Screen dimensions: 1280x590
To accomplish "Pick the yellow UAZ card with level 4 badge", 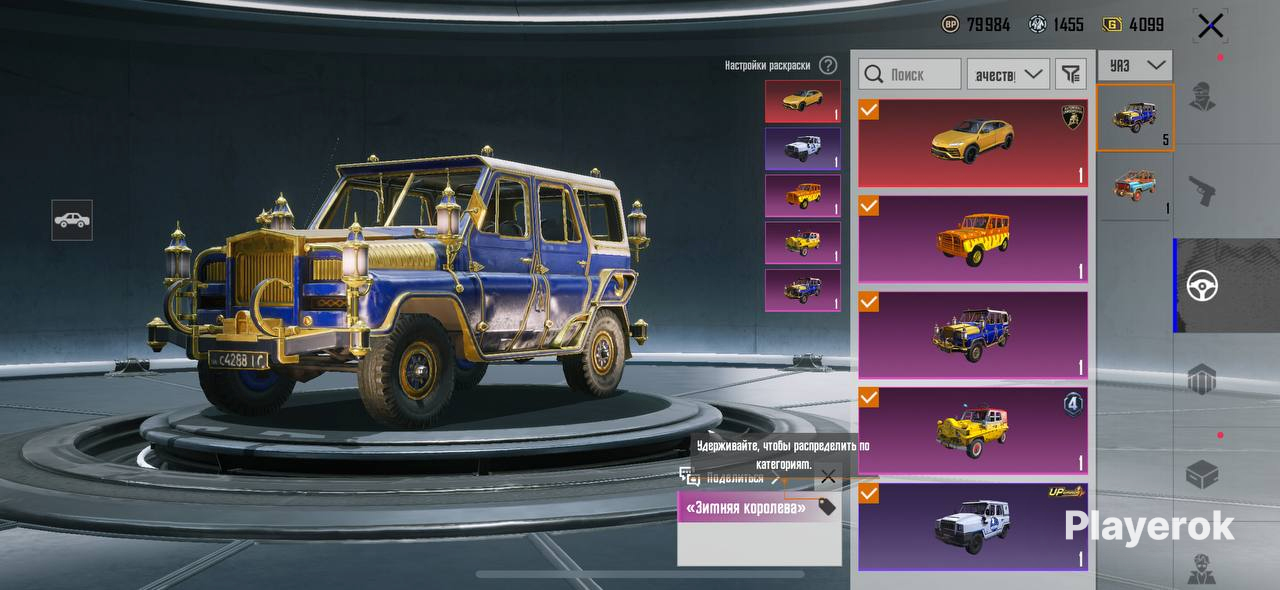I will pyautogui.click(x=972, y=430).
